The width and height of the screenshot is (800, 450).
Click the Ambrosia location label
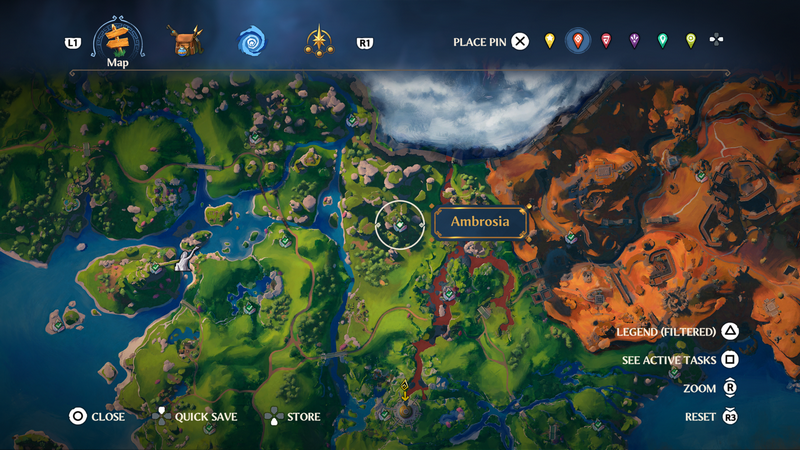(x=480, y=222)
